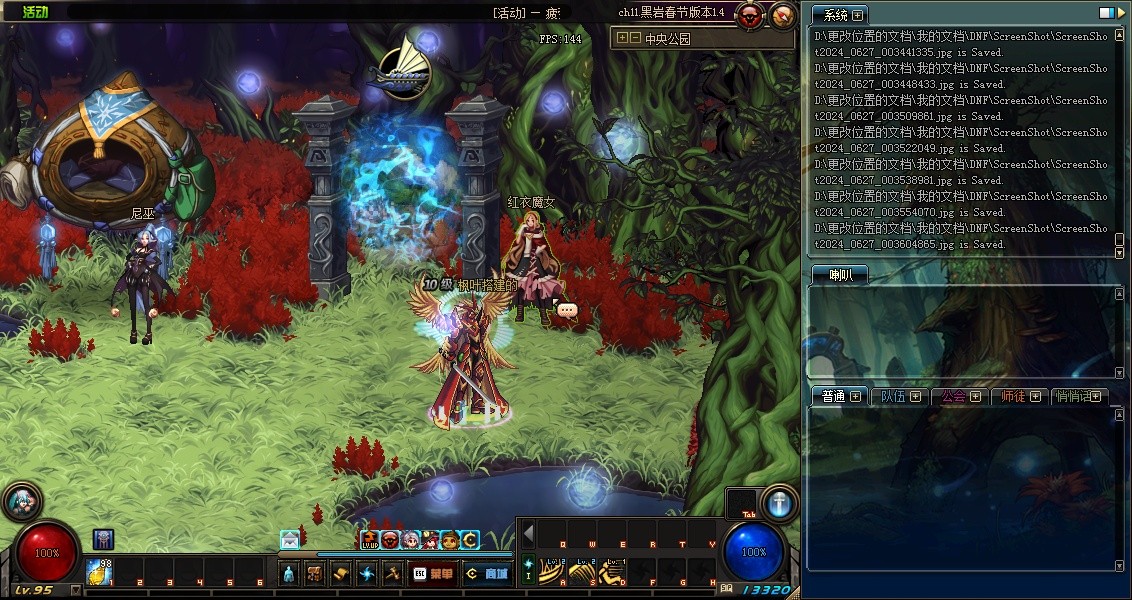The image size is (1132, 600).
Task: Click the red demon face icon
Action: 750,15
